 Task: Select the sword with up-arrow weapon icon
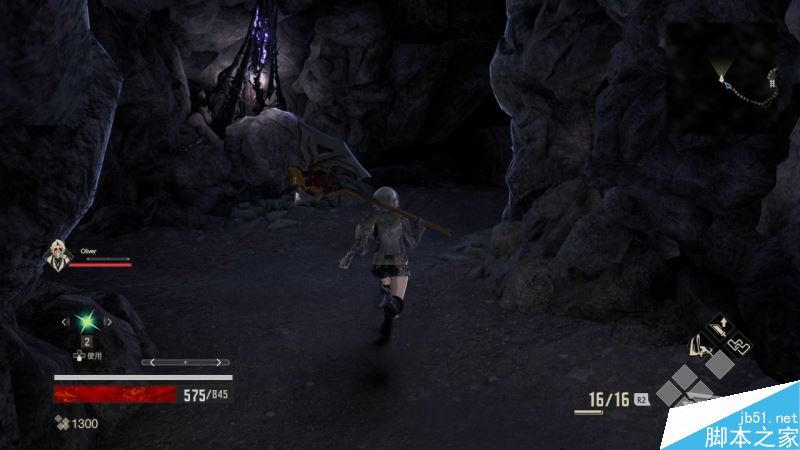click(718, 327)
